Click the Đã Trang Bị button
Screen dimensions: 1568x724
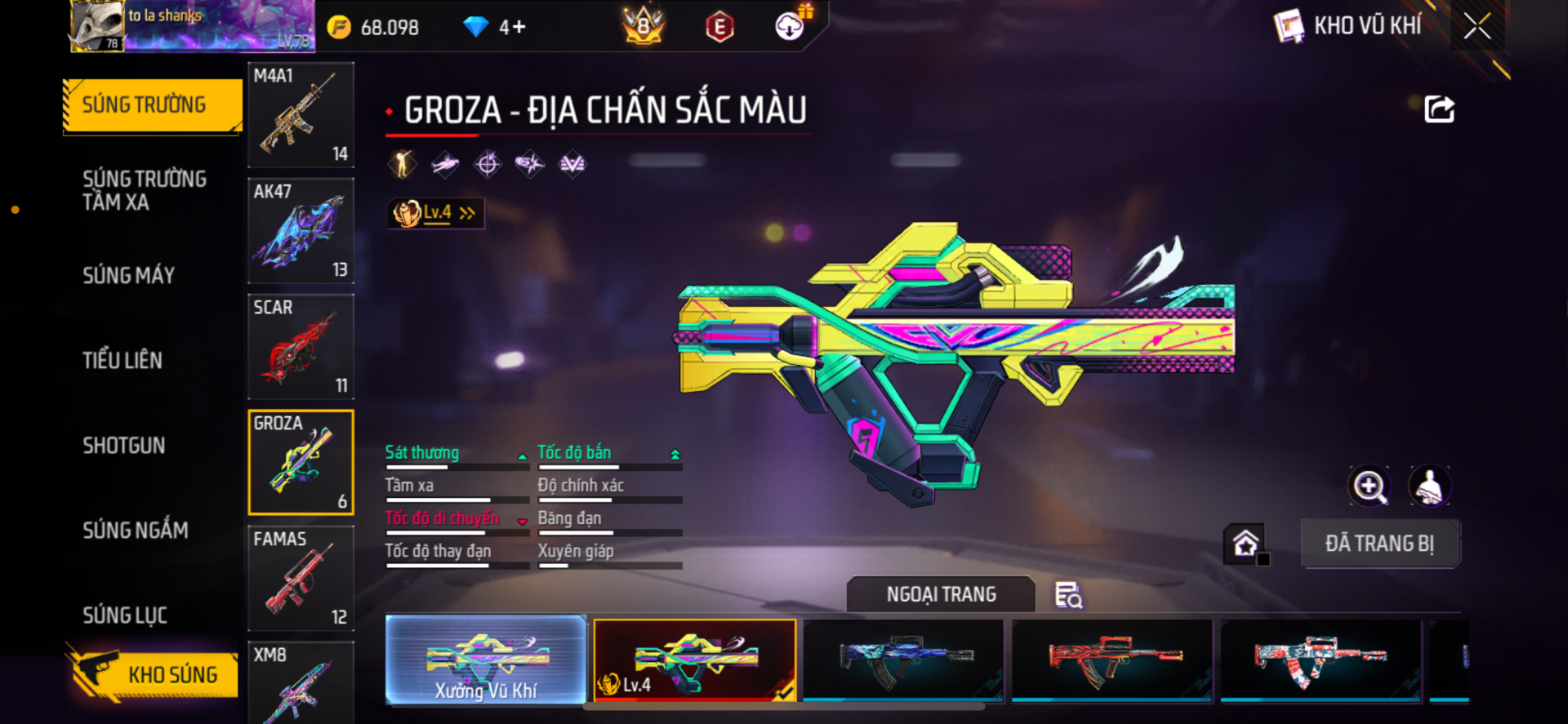coord(1379,544)
